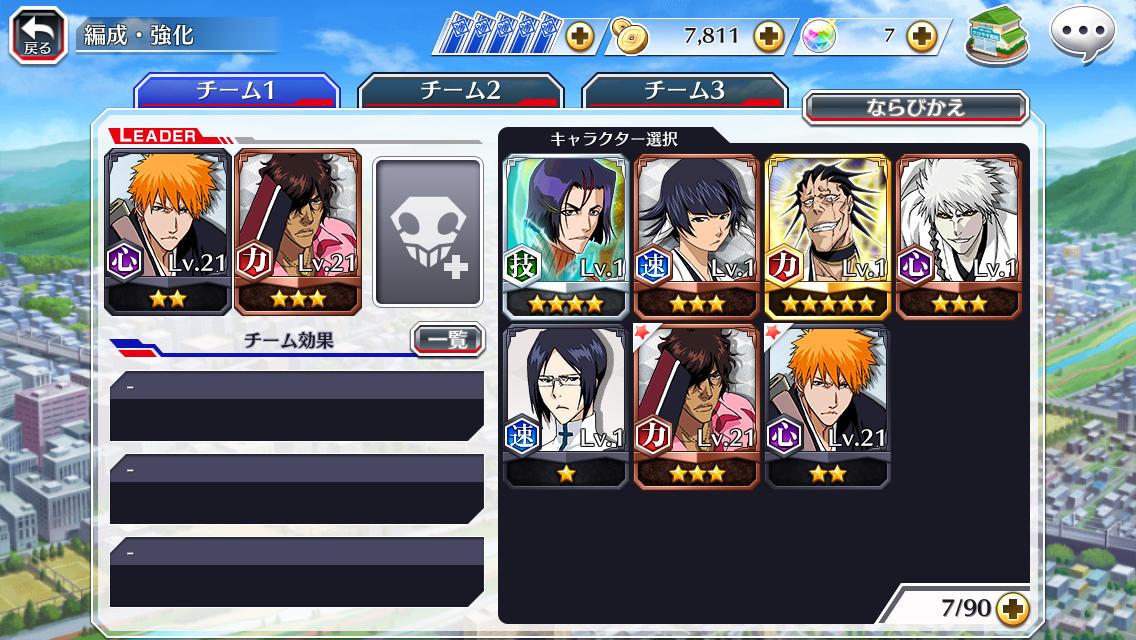Select the leader Ichigo team slot

(168, 232)
